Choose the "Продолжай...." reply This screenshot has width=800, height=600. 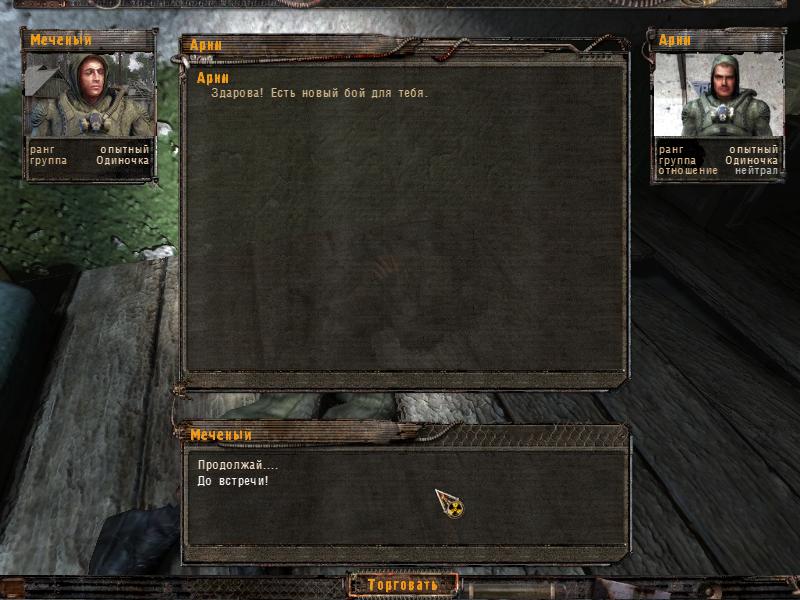(x=238, y=466)
